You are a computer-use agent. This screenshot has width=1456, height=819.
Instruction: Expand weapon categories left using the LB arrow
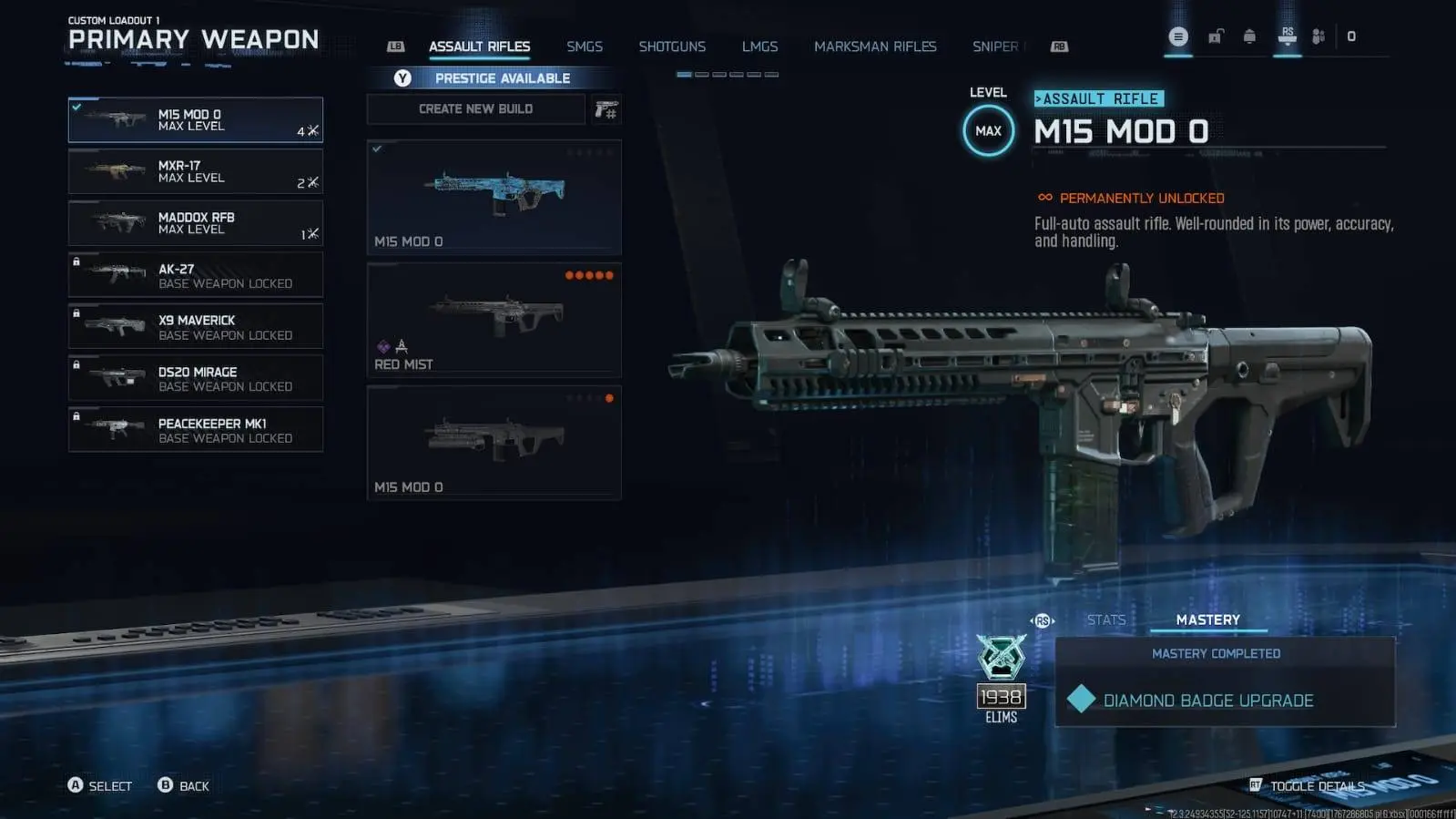tap(394, 45)
